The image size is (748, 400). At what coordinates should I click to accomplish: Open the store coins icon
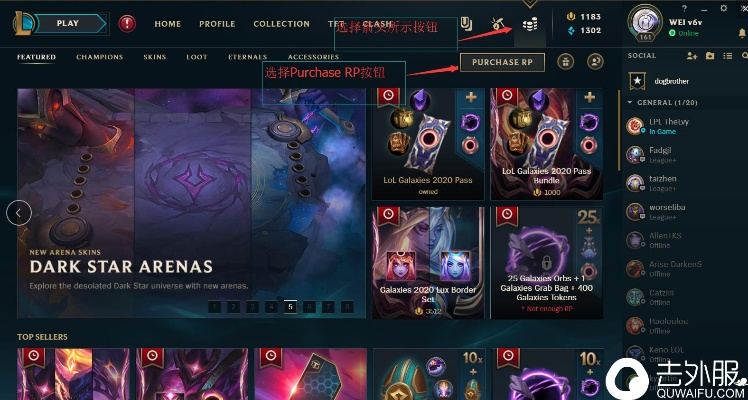(x=530, y=24)
